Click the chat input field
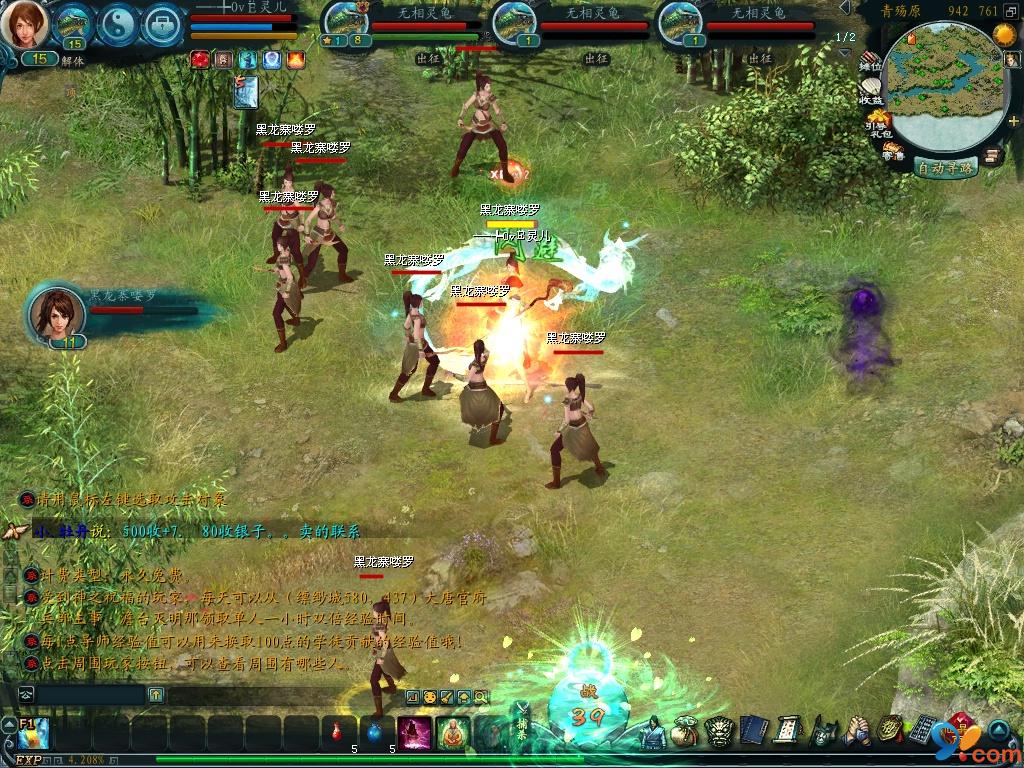 (90, 693)
